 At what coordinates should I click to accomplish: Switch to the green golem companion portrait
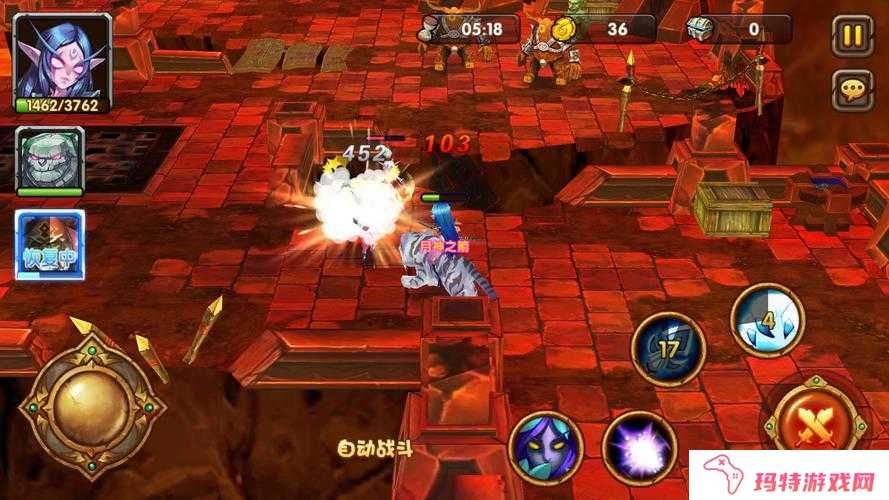tap(50, 160)
